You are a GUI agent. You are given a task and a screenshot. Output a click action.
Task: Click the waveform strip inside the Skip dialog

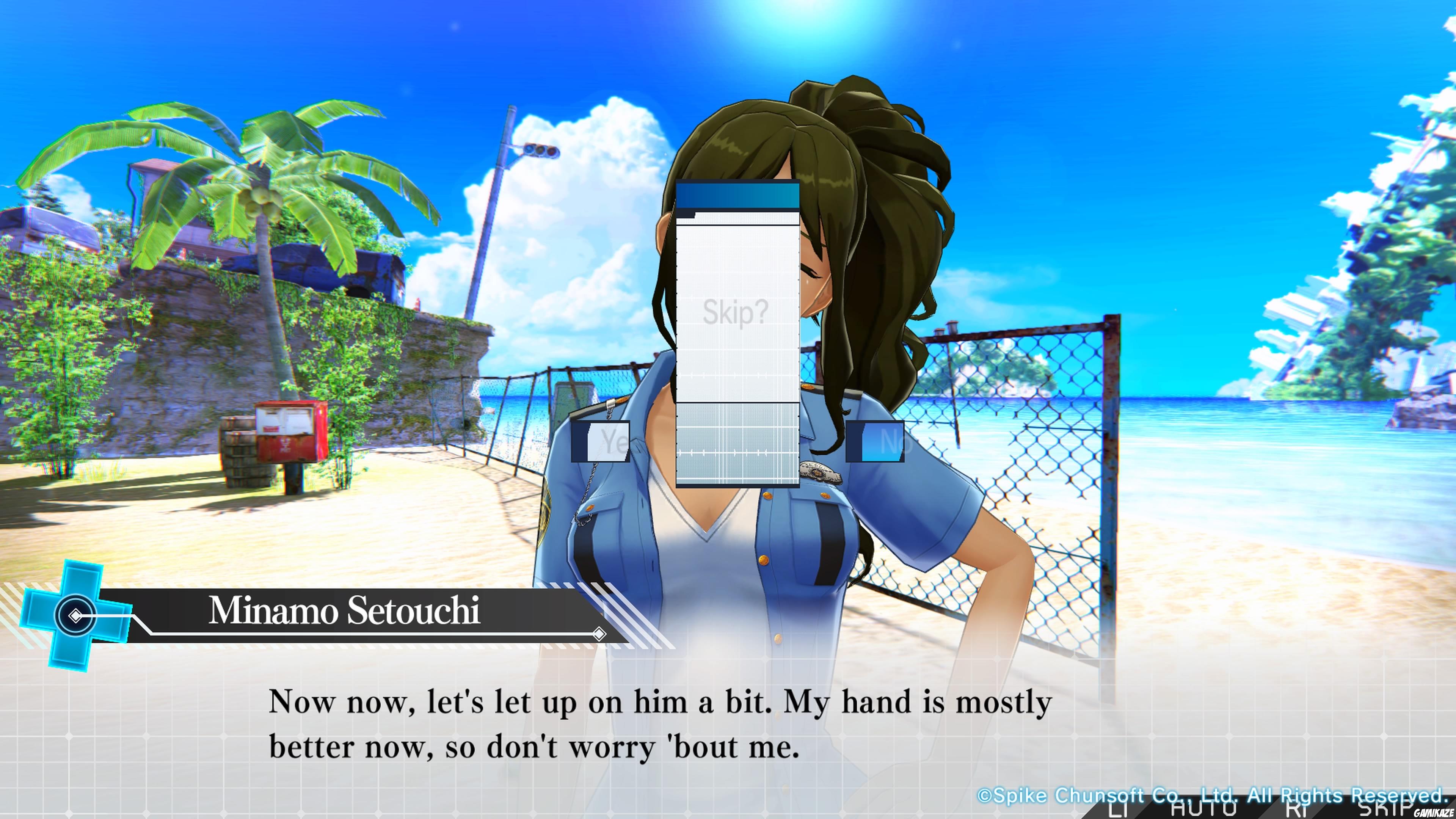click(x=737, y=453)
